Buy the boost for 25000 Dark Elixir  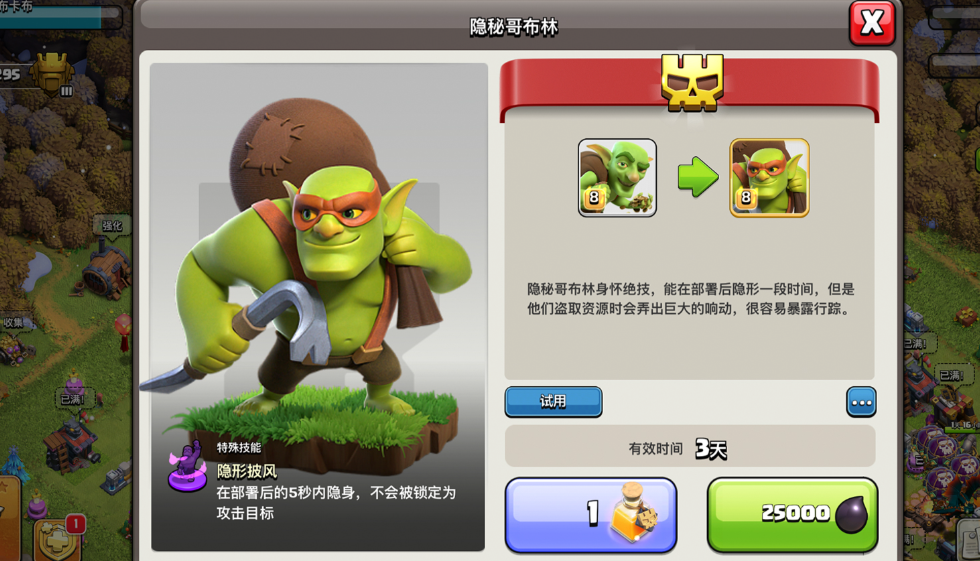tap(792, 514)
